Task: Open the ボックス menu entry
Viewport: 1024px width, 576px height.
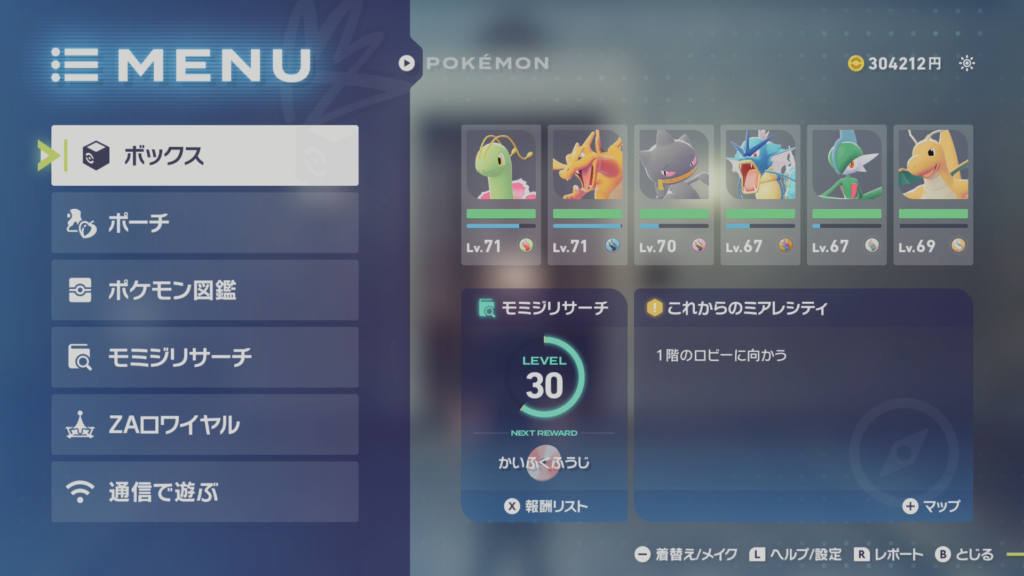Action: 205,155
